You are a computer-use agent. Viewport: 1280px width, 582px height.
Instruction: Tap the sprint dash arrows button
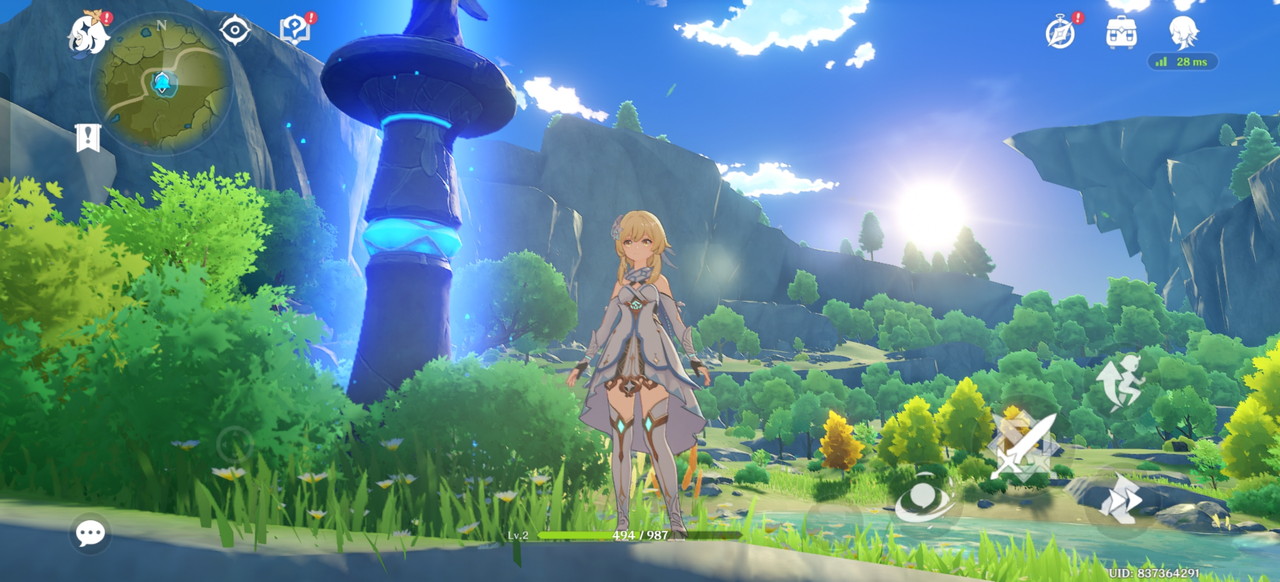(x=1120, y=499)
